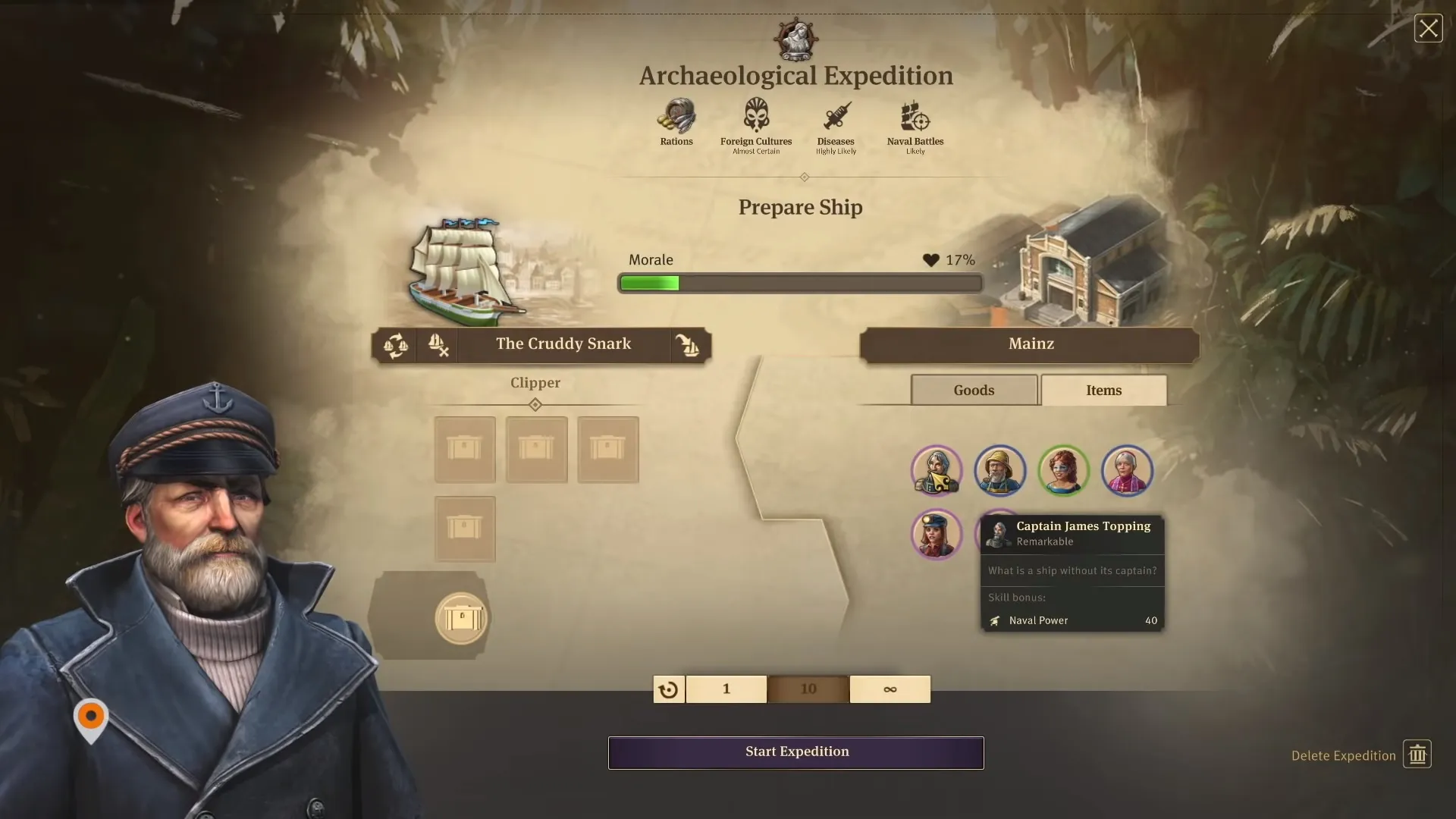This screenshot has height=819, width=1456.
Task: Pick the miner girl with headlamp item
Action: coord(937,534)
